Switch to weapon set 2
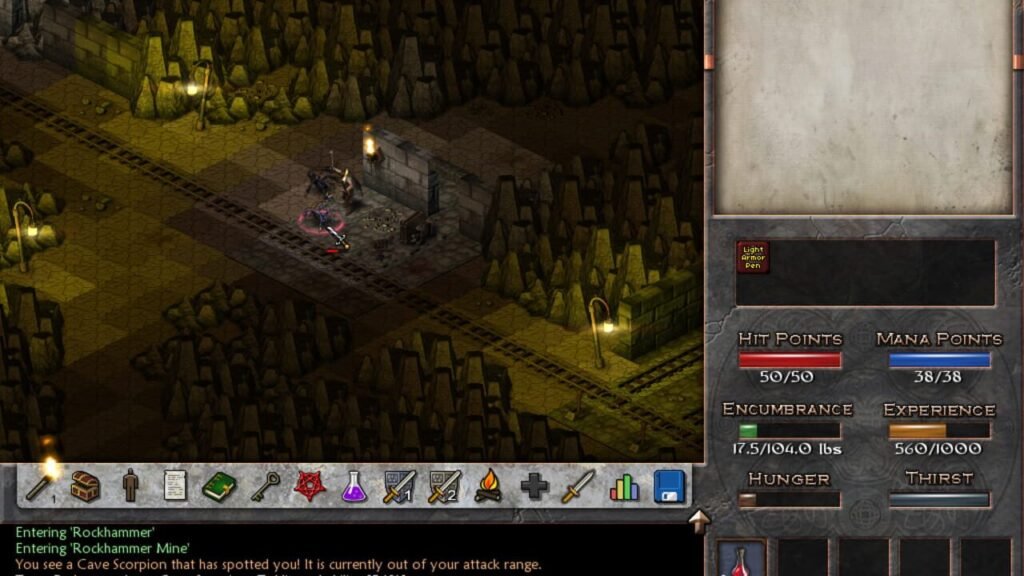The height and width of the screenshot is (576, 1024). pyautogui.click(x=444, y=487)
